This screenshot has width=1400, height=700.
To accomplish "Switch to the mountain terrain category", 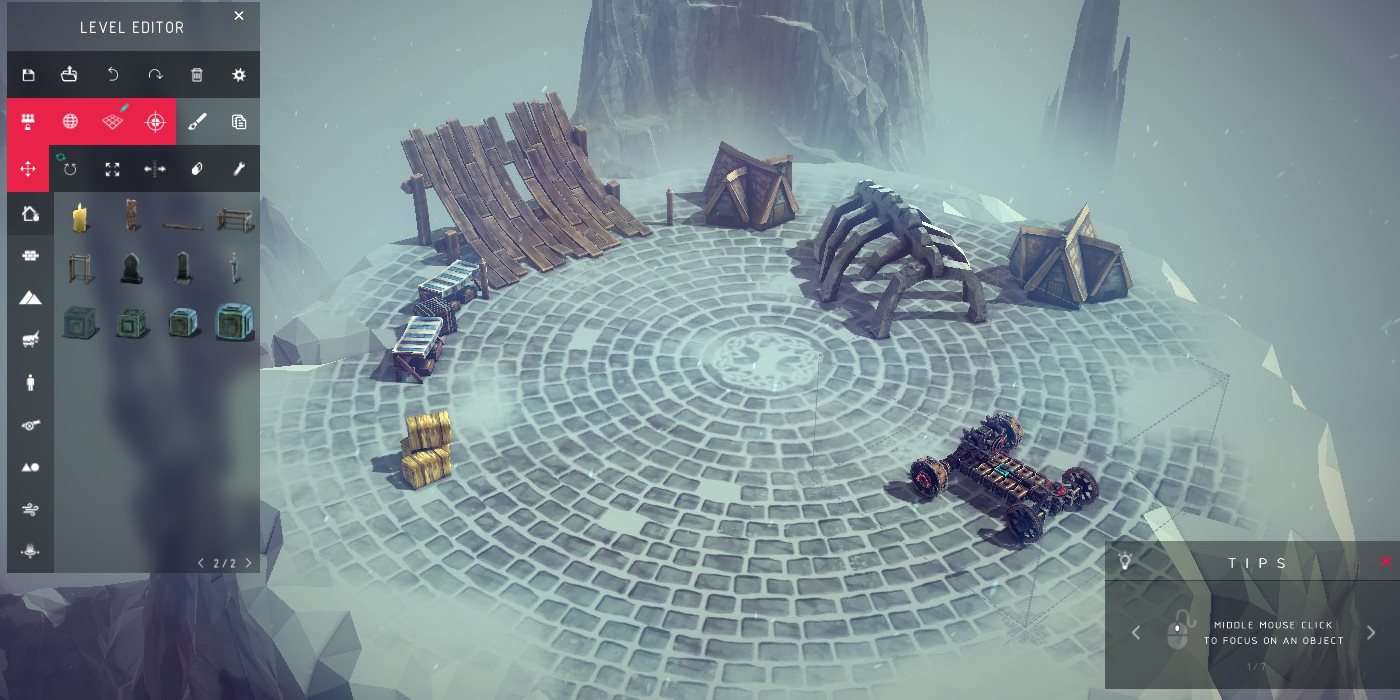I will 30,298.
